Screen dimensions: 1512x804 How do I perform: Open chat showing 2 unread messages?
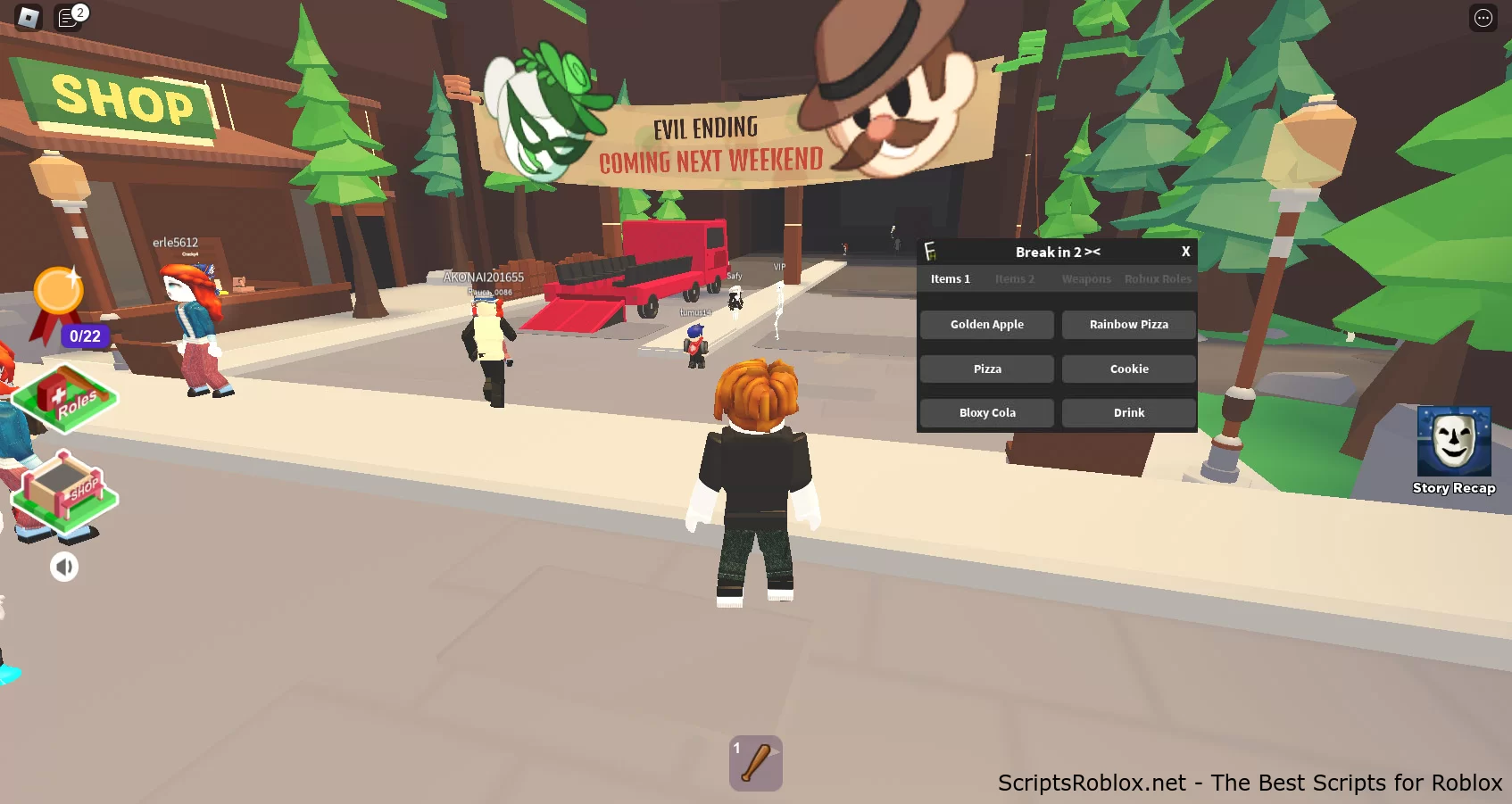coord(70,19)
